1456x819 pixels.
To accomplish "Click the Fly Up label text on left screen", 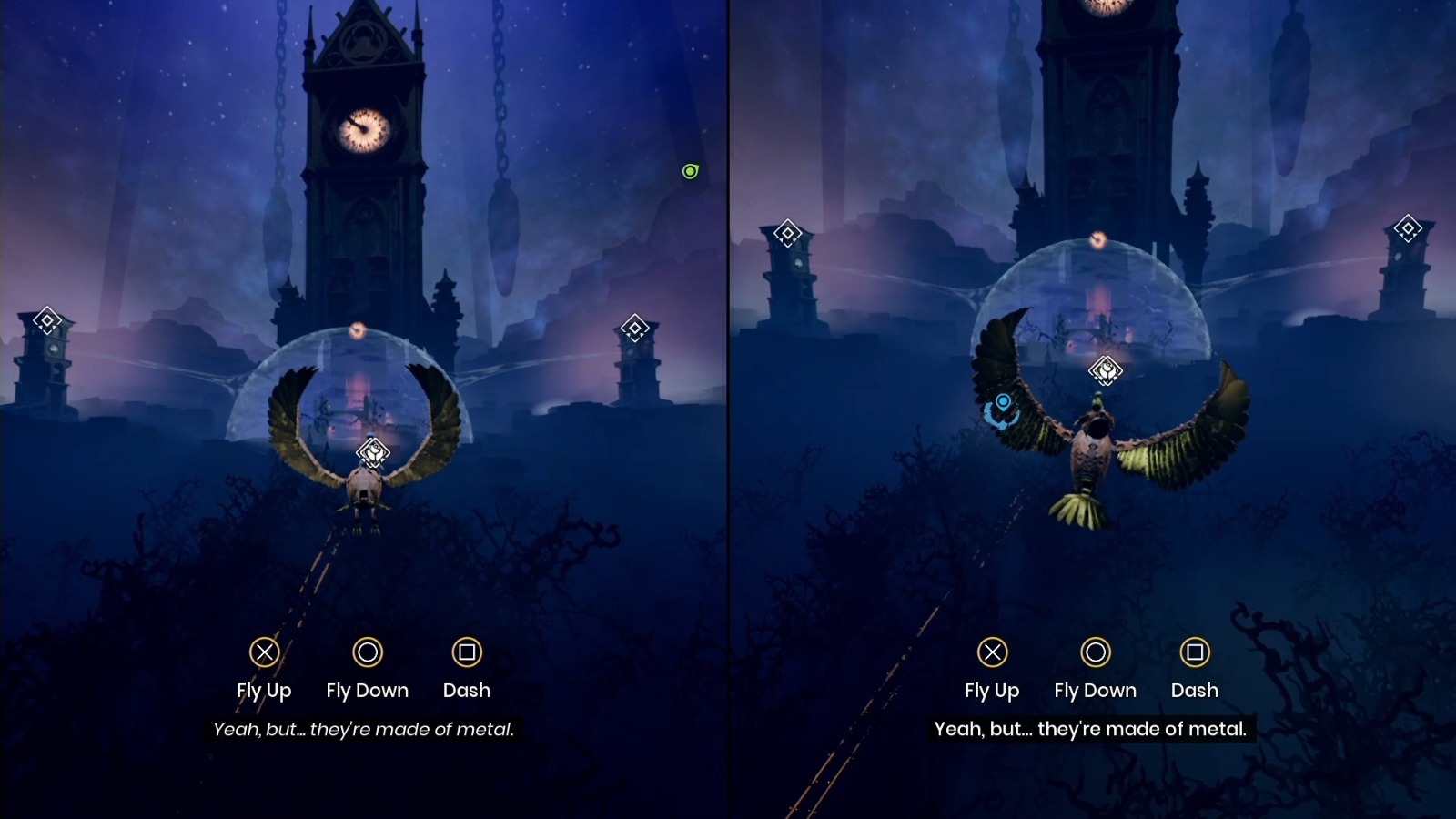I will [264, 690].
